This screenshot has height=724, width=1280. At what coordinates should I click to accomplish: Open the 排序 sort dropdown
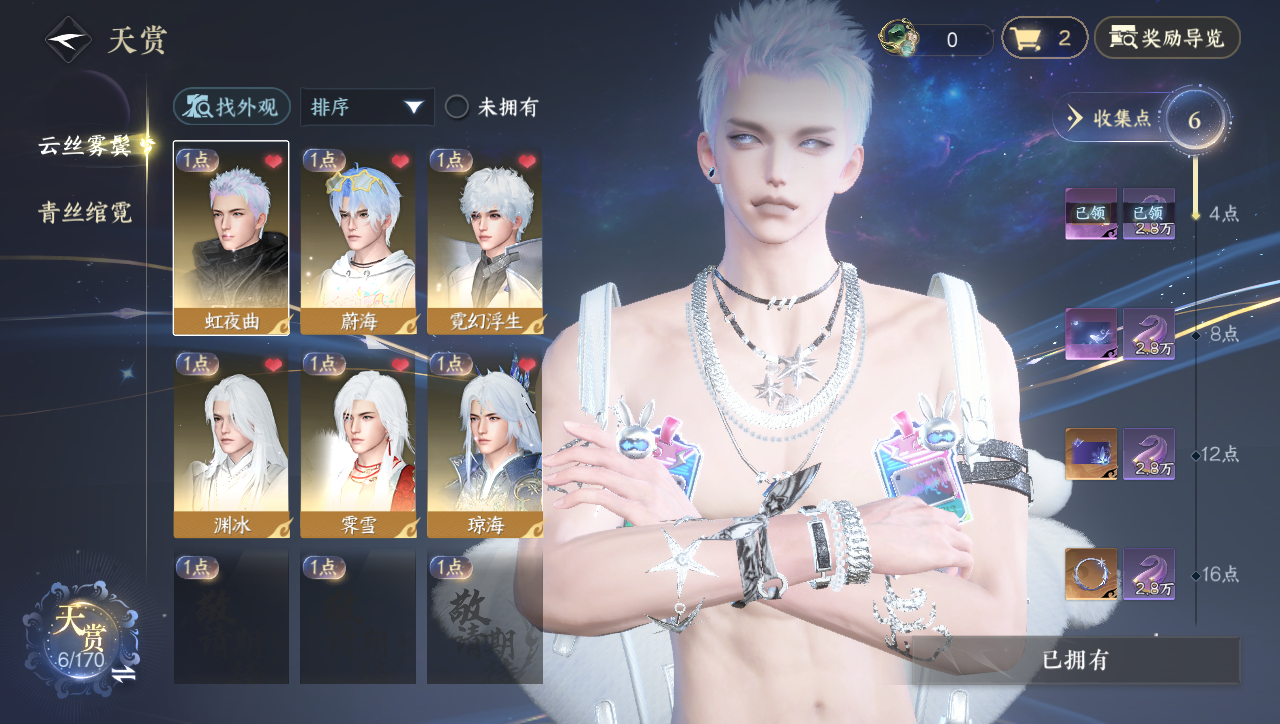coord(367,107)
